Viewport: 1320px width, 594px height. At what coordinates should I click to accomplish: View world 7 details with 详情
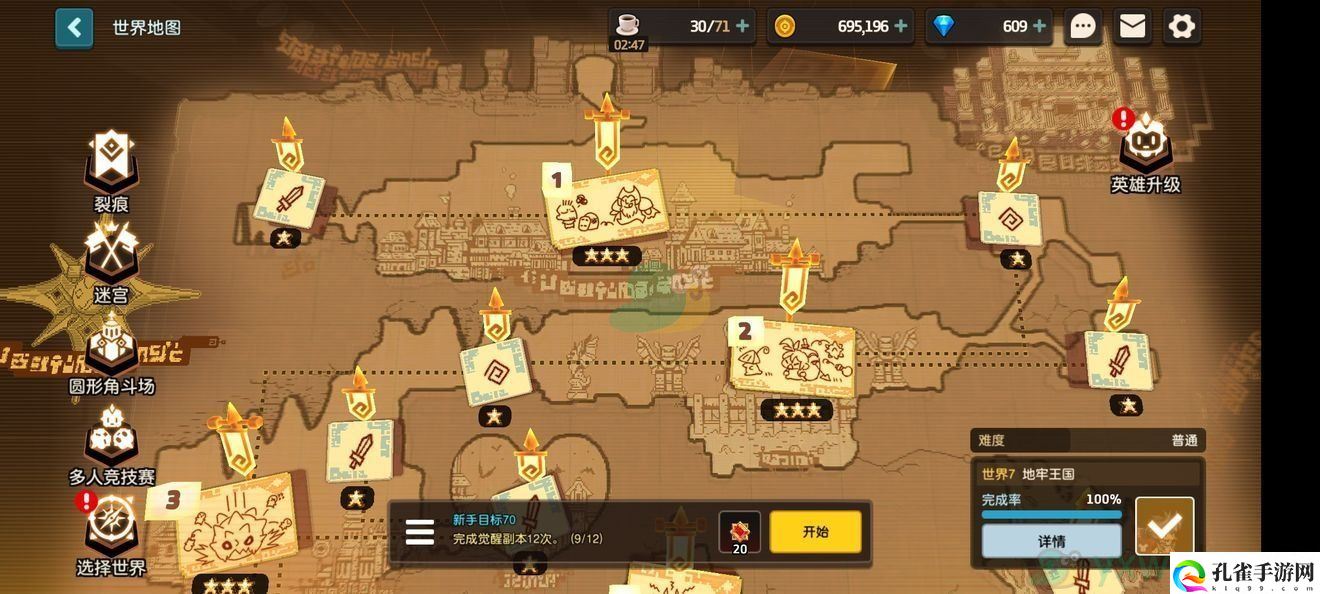(x=1051, y=541)
